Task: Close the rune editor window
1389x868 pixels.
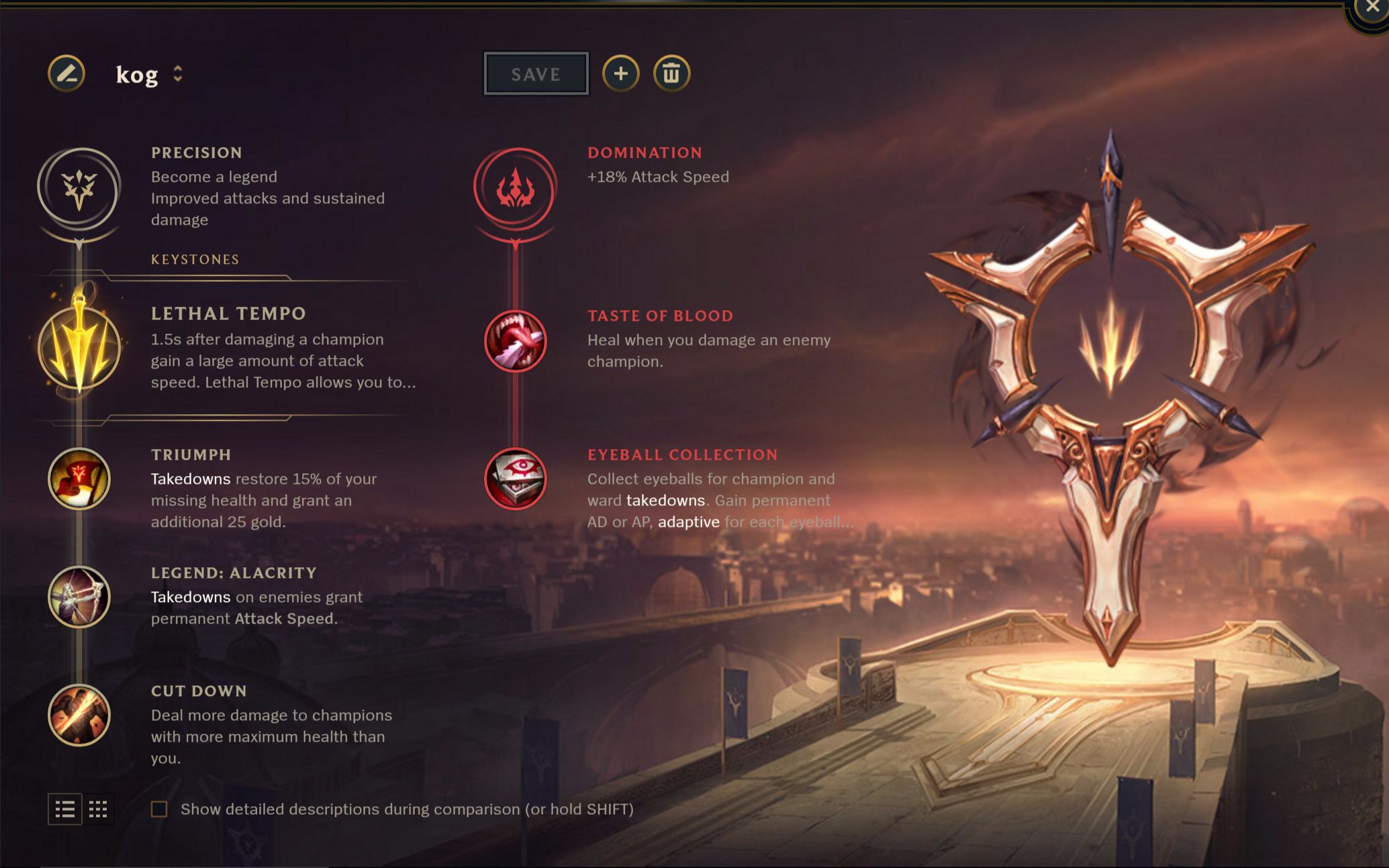Action: [1372, 8]
